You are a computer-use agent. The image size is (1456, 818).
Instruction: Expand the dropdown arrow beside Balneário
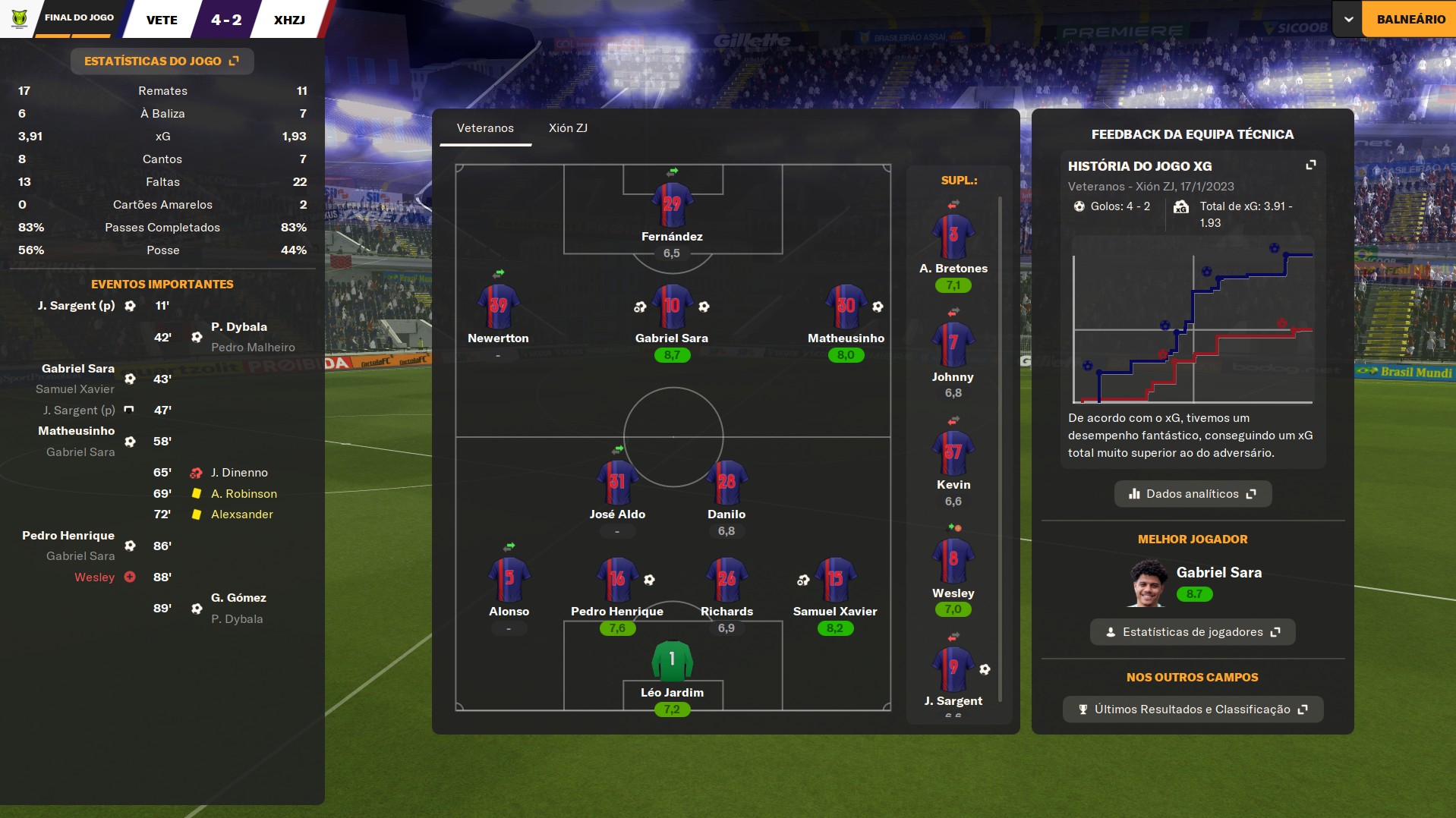[1348, 19]
